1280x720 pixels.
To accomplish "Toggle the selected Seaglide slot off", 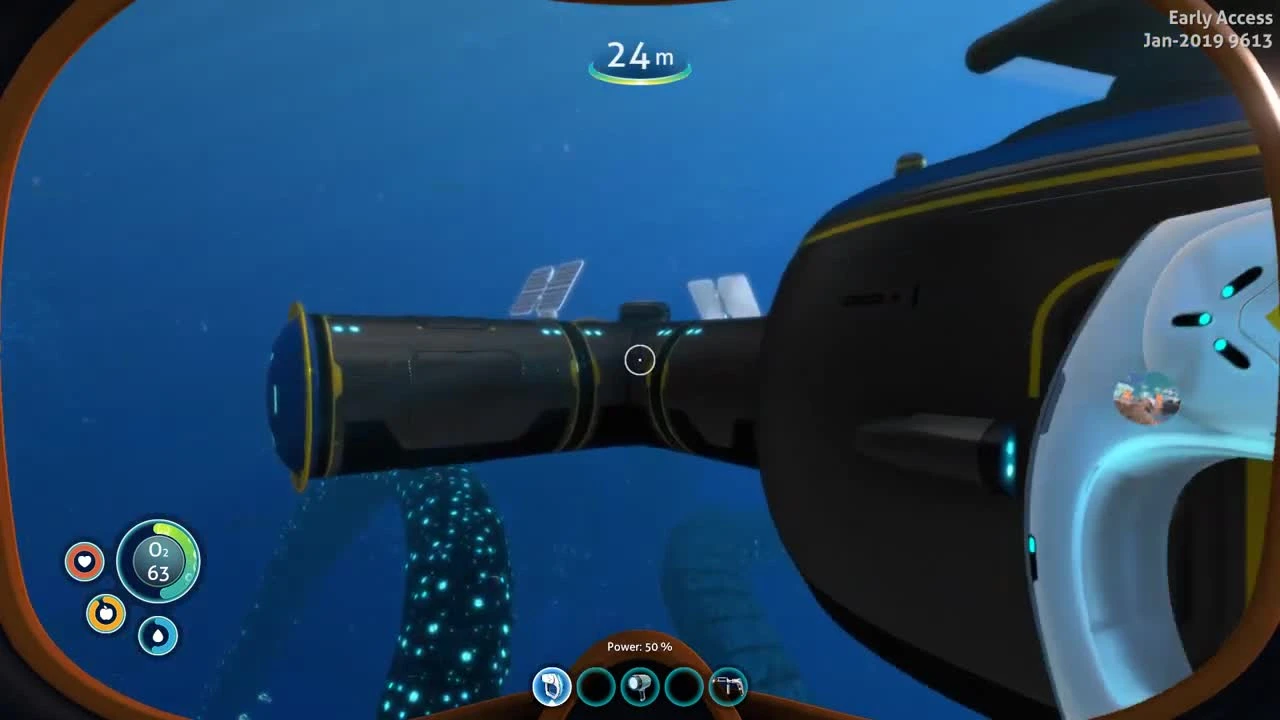I will click(x=551, y=688).
